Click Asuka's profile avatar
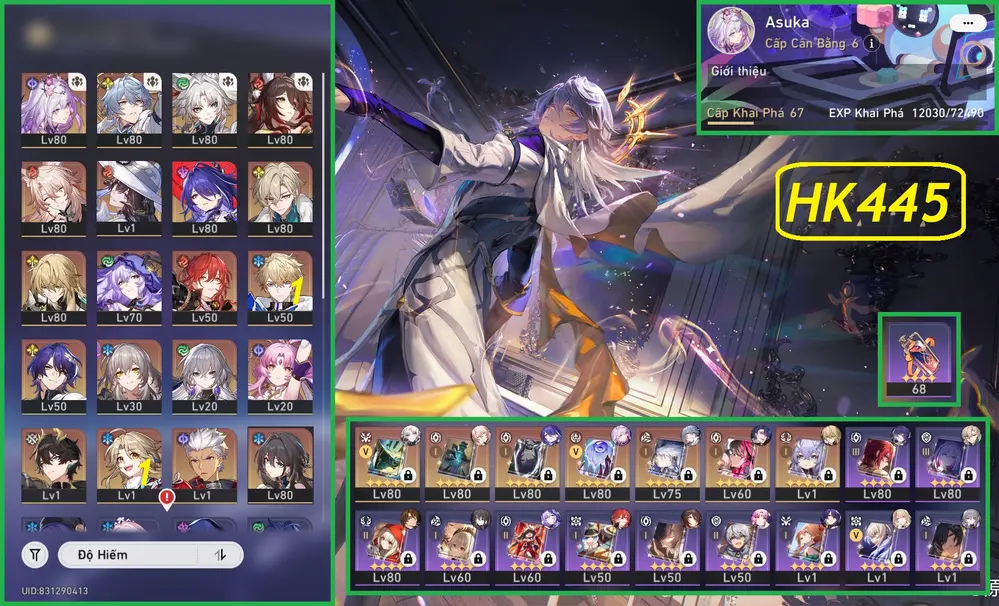Viewport: 999px width, 606px height. pyautogui.click(x=732, y=34)
